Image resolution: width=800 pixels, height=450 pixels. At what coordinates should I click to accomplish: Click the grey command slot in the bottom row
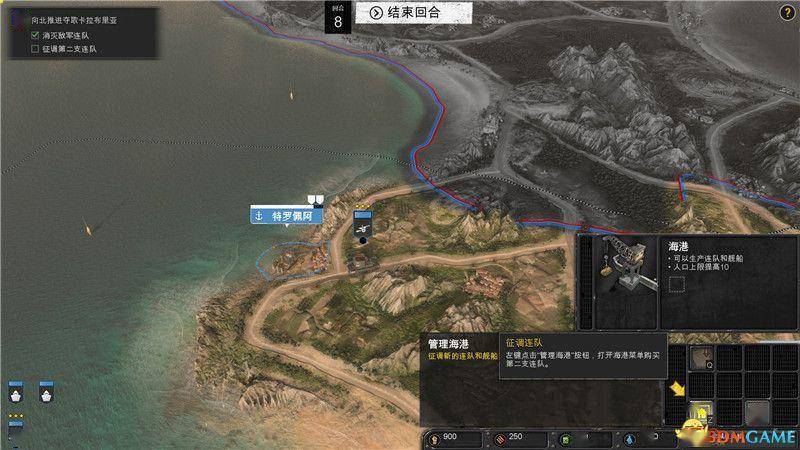(757, 412)
